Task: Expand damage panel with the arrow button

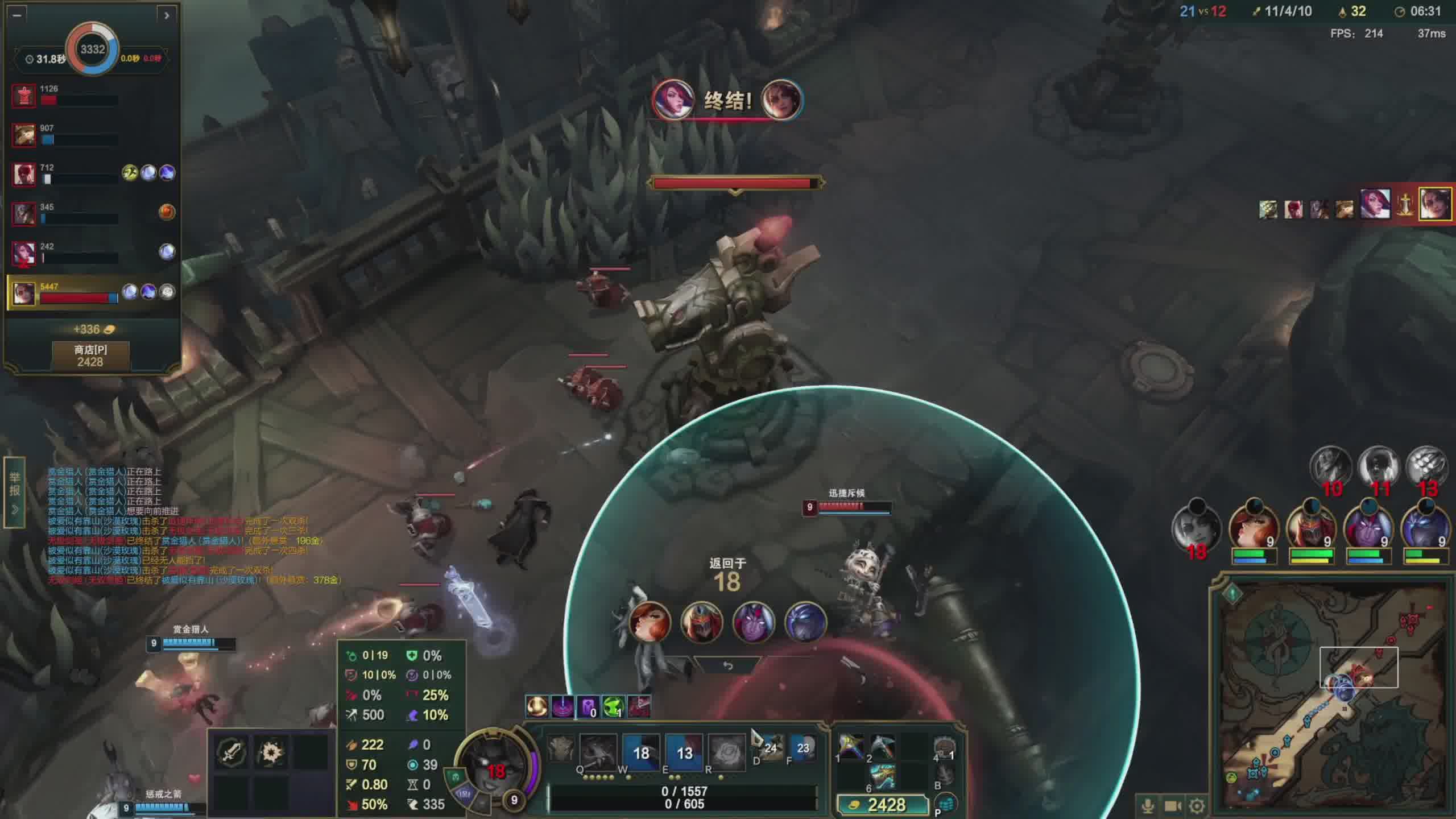Action: point(166,15)
